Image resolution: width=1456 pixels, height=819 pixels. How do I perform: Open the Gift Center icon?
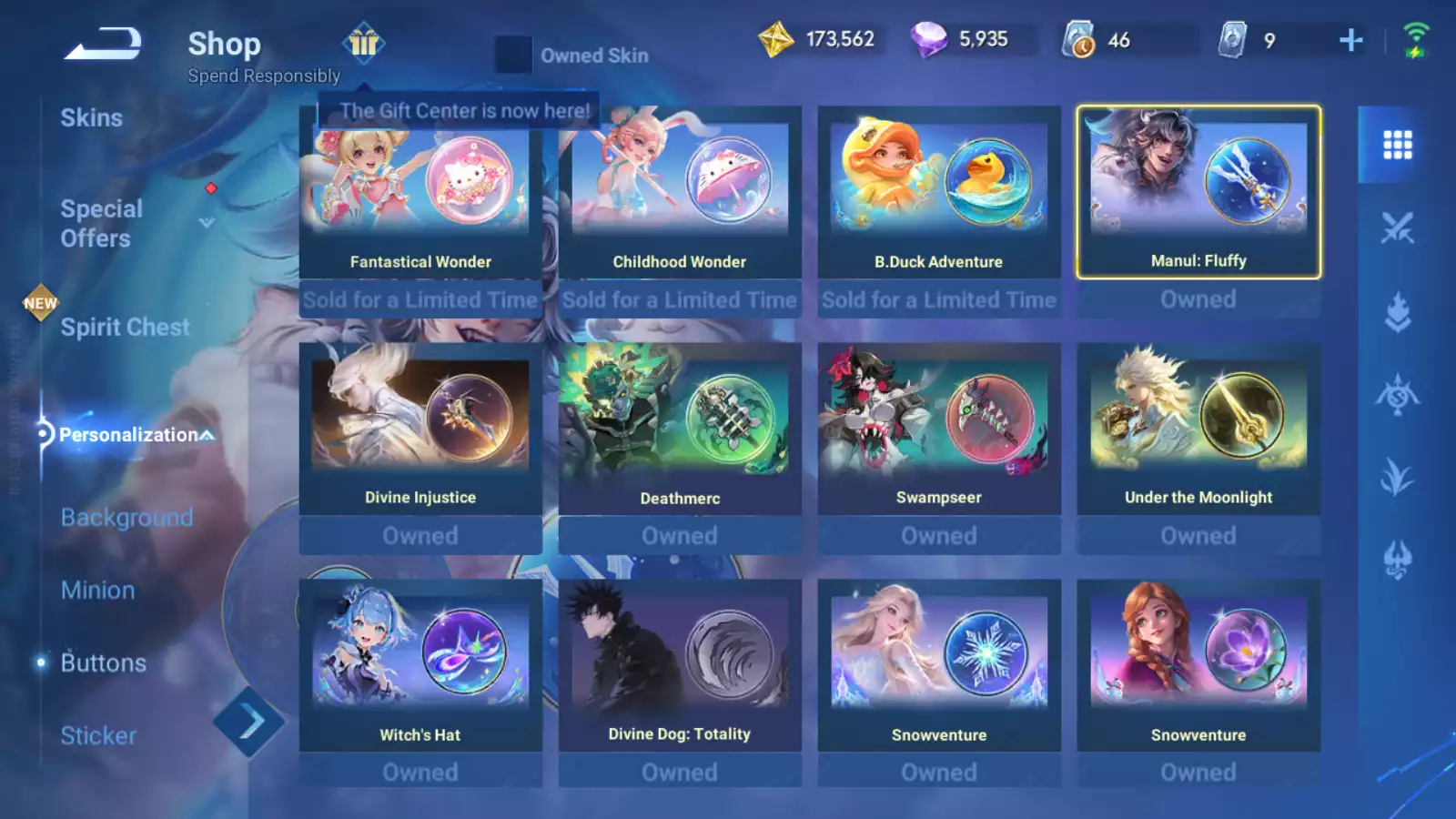point(364,42)
